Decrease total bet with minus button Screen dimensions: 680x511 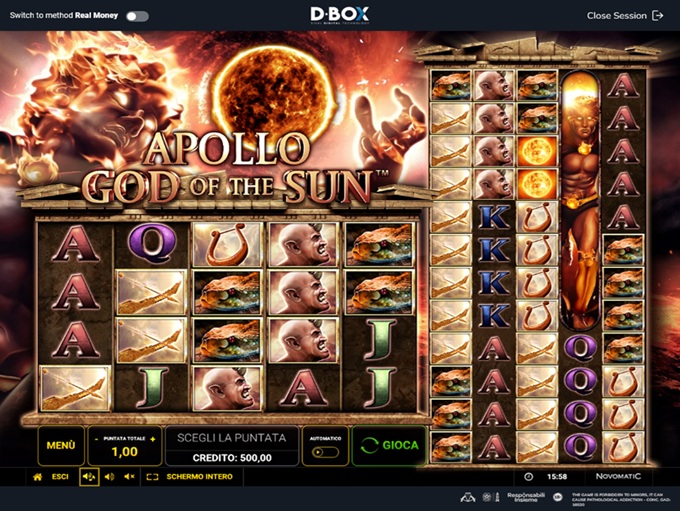96,438
